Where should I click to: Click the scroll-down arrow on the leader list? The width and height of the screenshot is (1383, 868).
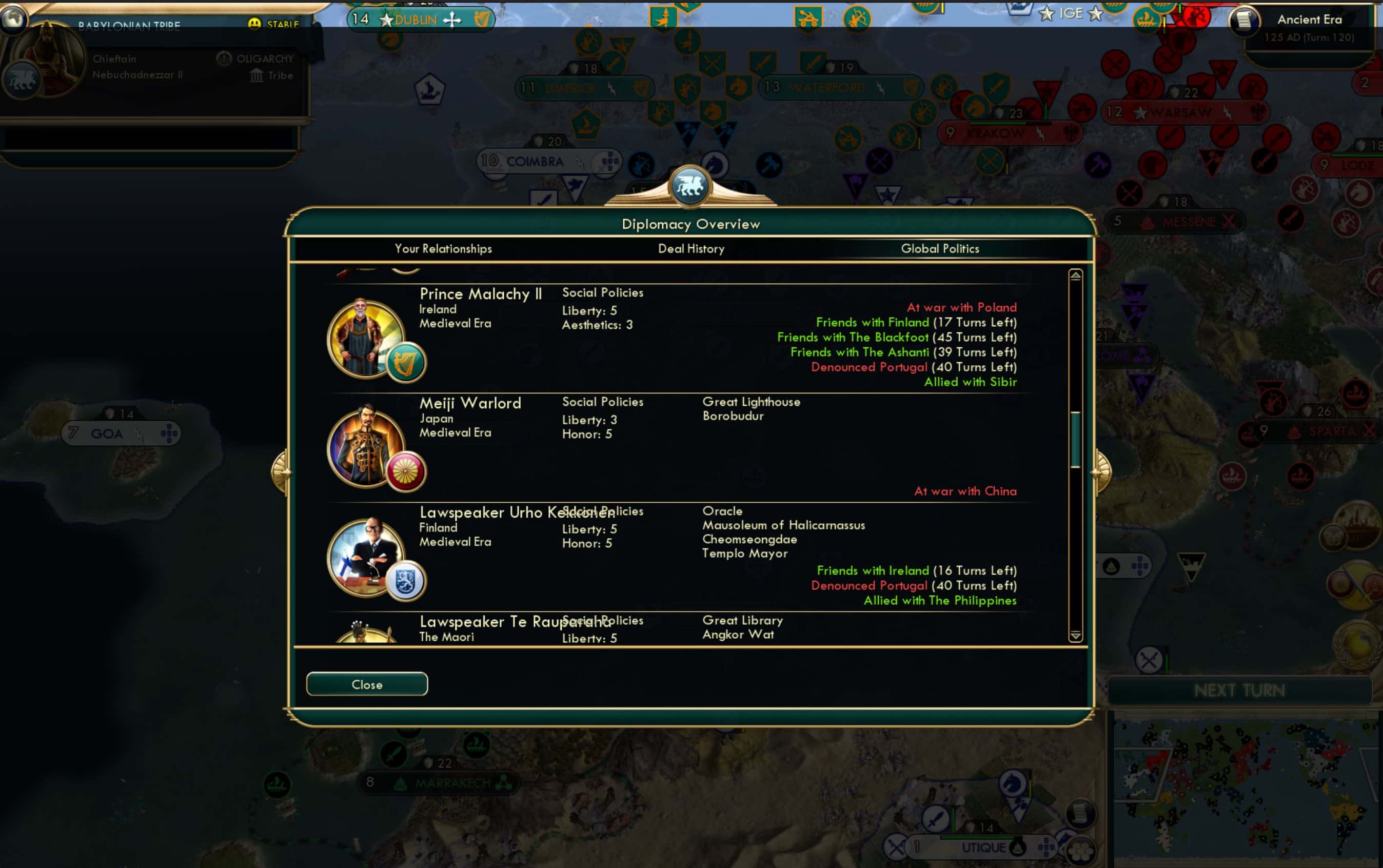(x=1075, y=636)
